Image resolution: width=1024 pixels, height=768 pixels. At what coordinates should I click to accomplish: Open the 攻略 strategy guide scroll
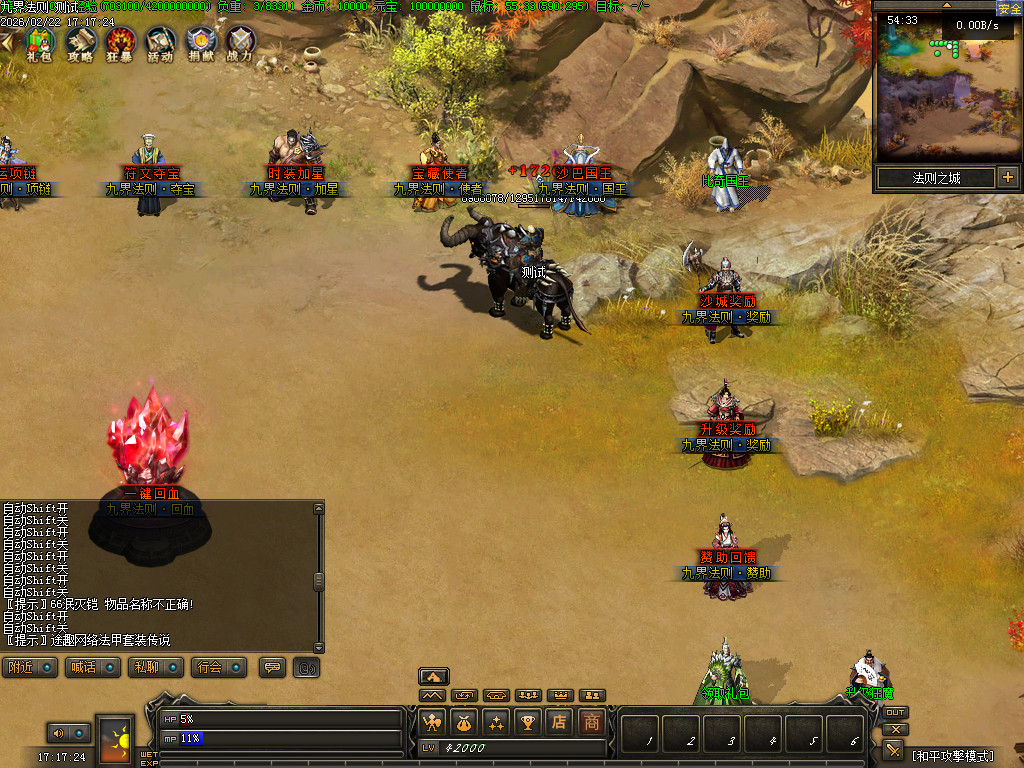80,41
